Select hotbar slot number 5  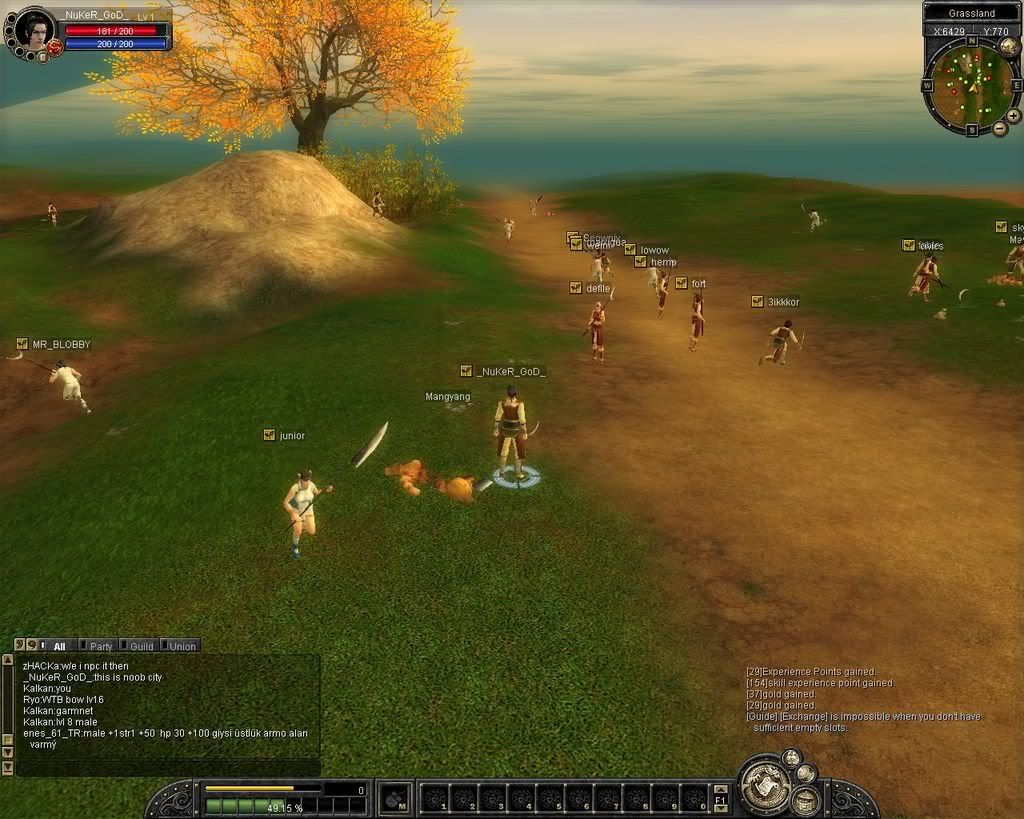[x=550, y=798]
